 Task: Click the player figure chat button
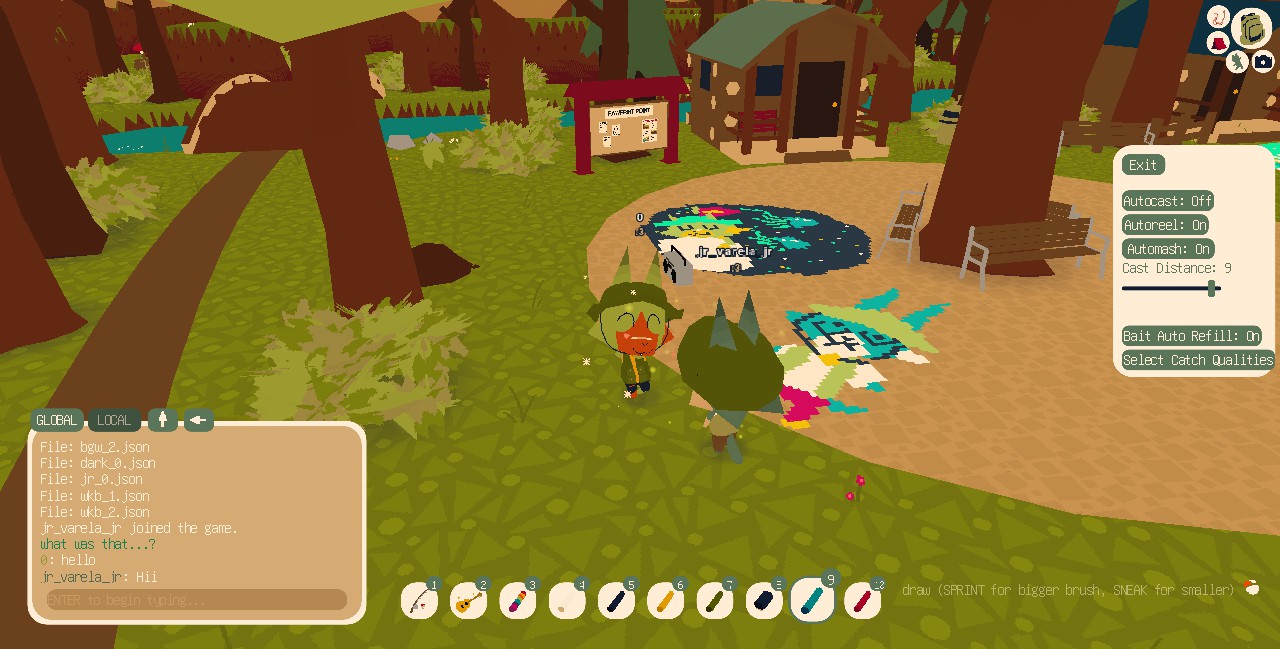click(x=162, y=421)
